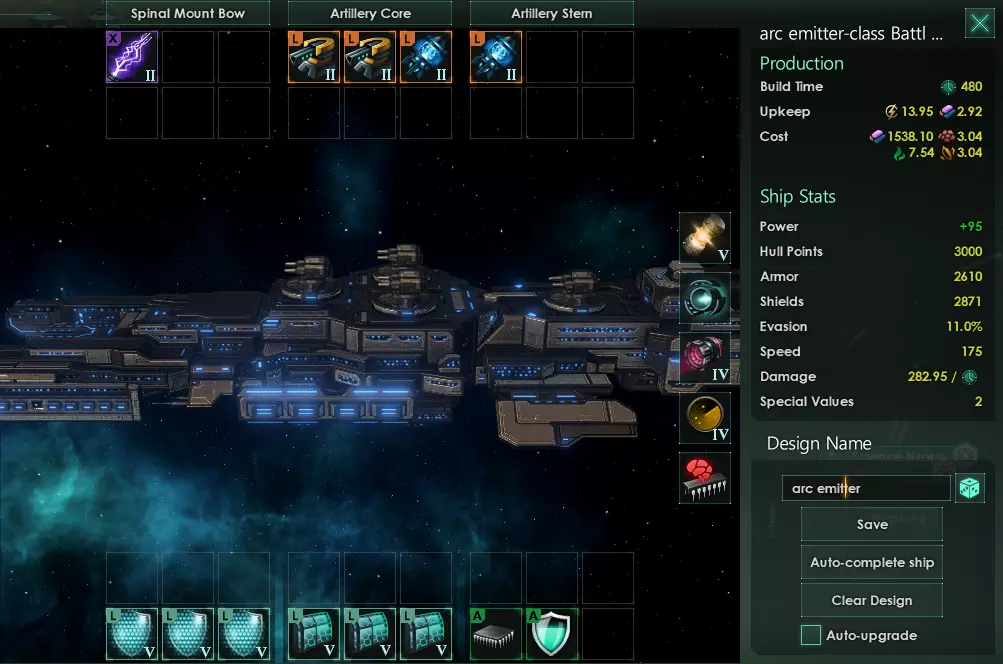Screen dimensions: 1003x664
Task: Select the red brain combat computer
Action: tap(705, 478)
